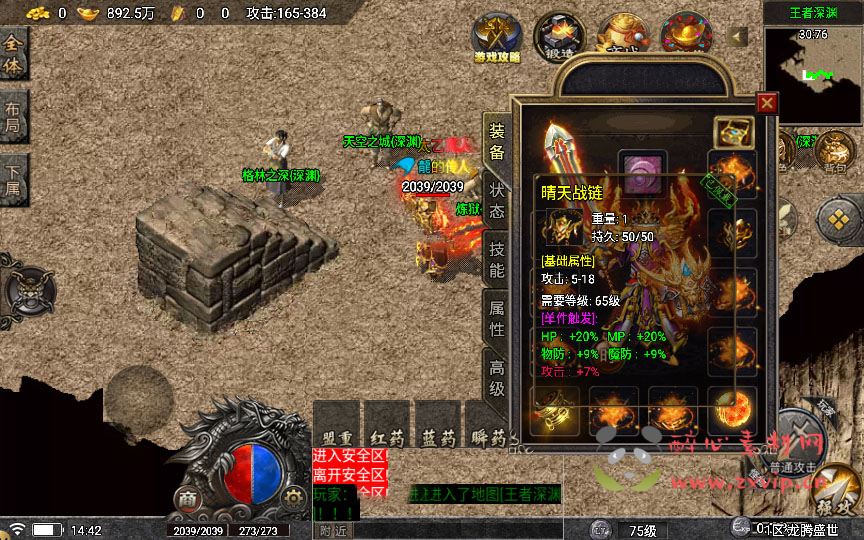Switch to the 状态 status tab
The width and height of the screenshot is (864, 540).
497,199
